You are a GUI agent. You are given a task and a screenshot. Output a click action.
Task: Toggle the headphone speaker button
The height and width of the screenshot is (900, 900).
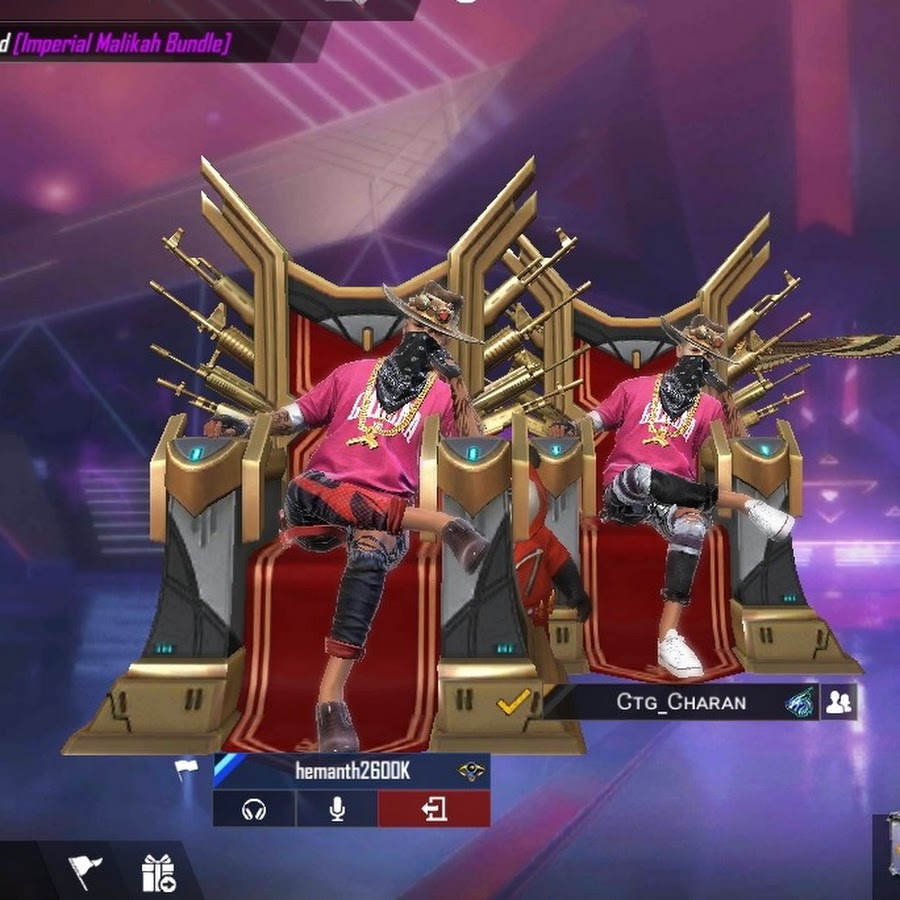pos(254,809)
